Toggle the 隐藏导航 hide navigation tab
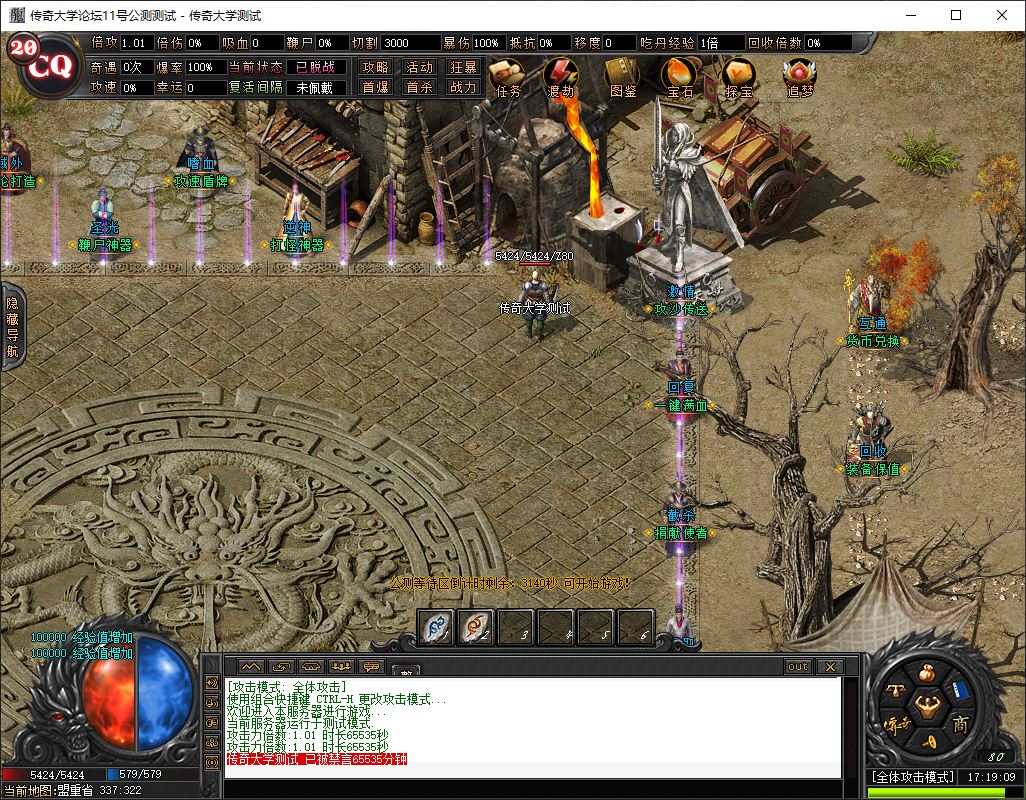The image size is (1026, 800). coord(12,326)
